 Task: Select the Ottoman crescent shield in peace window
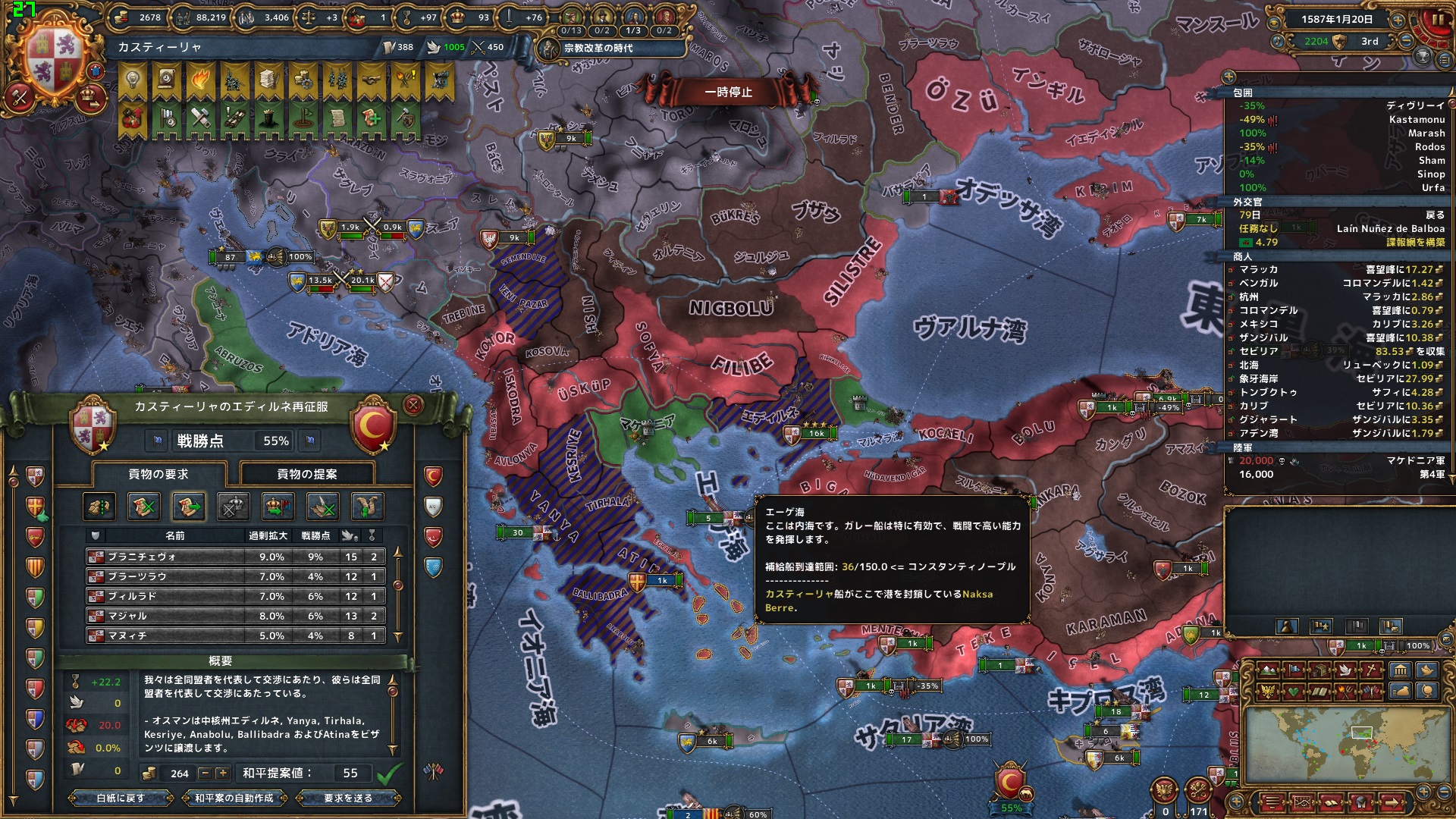click(x=373, y=428)
